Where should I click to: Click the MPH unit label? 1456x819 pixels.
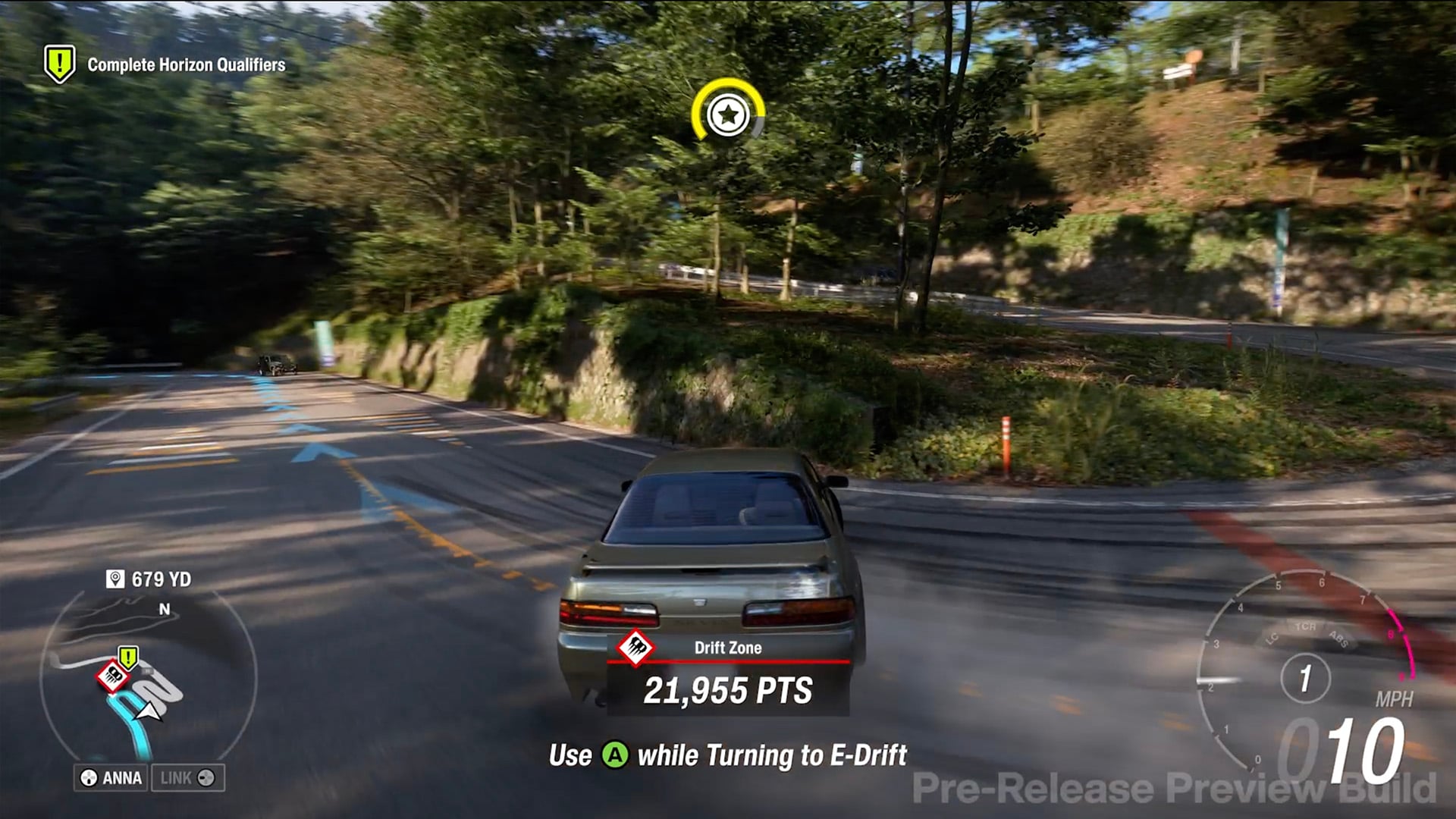pos(1396,698)
